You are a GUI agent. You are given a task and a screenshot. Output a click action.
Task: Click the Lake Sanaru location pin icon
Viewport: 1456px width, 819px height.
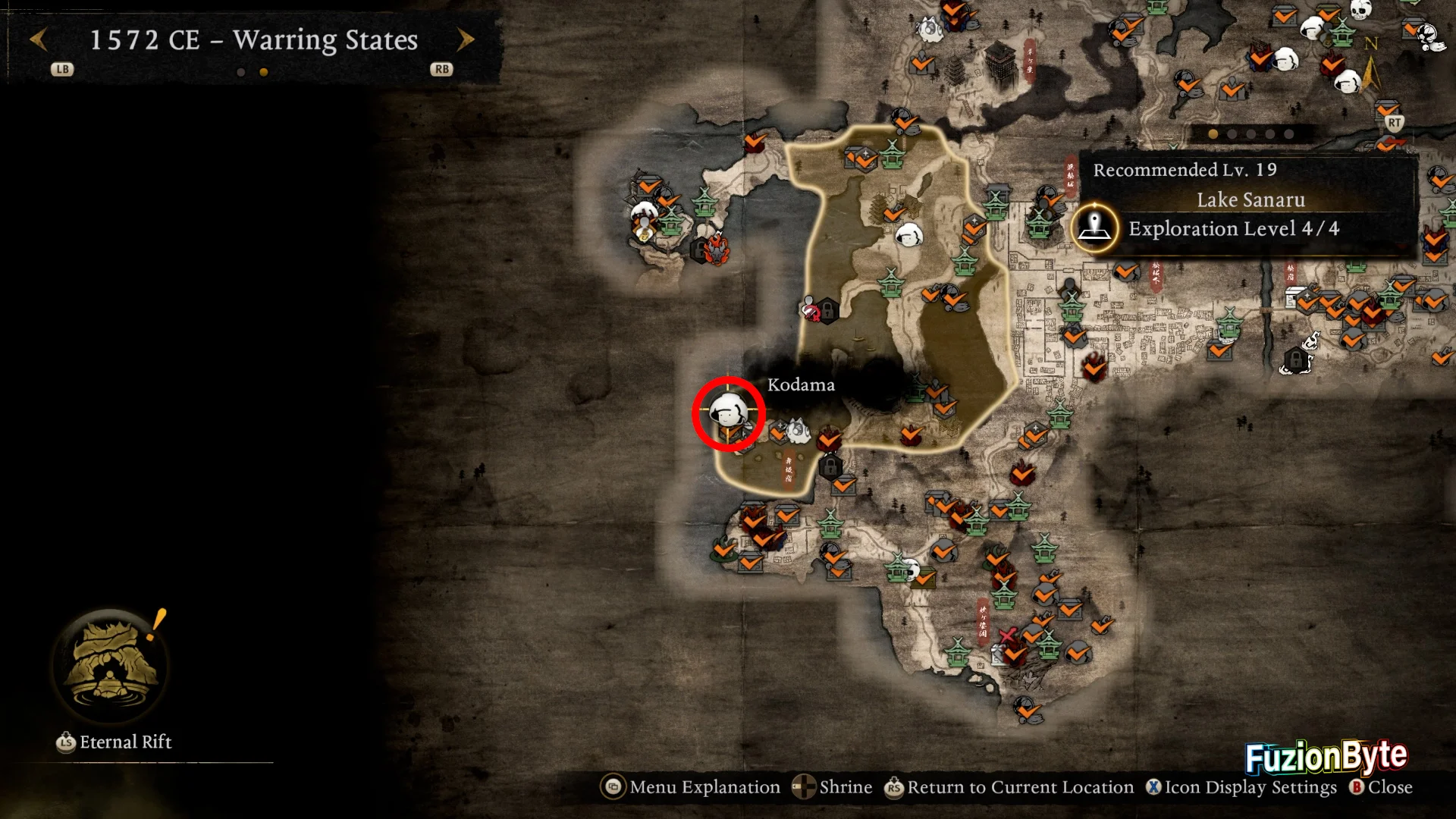click(1094, 227)
